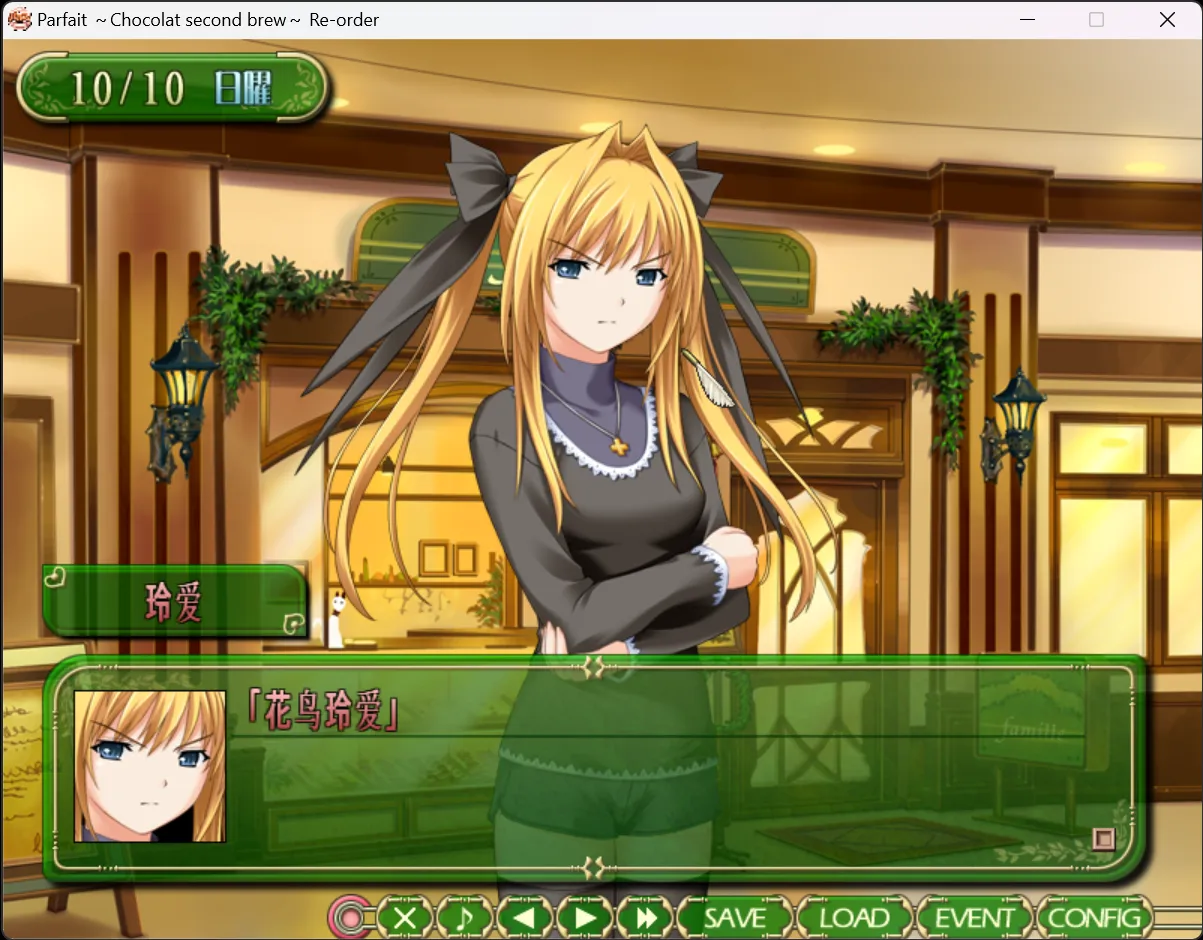
Task: Advance with the single right arrow button
Action: tap(586, 917)
